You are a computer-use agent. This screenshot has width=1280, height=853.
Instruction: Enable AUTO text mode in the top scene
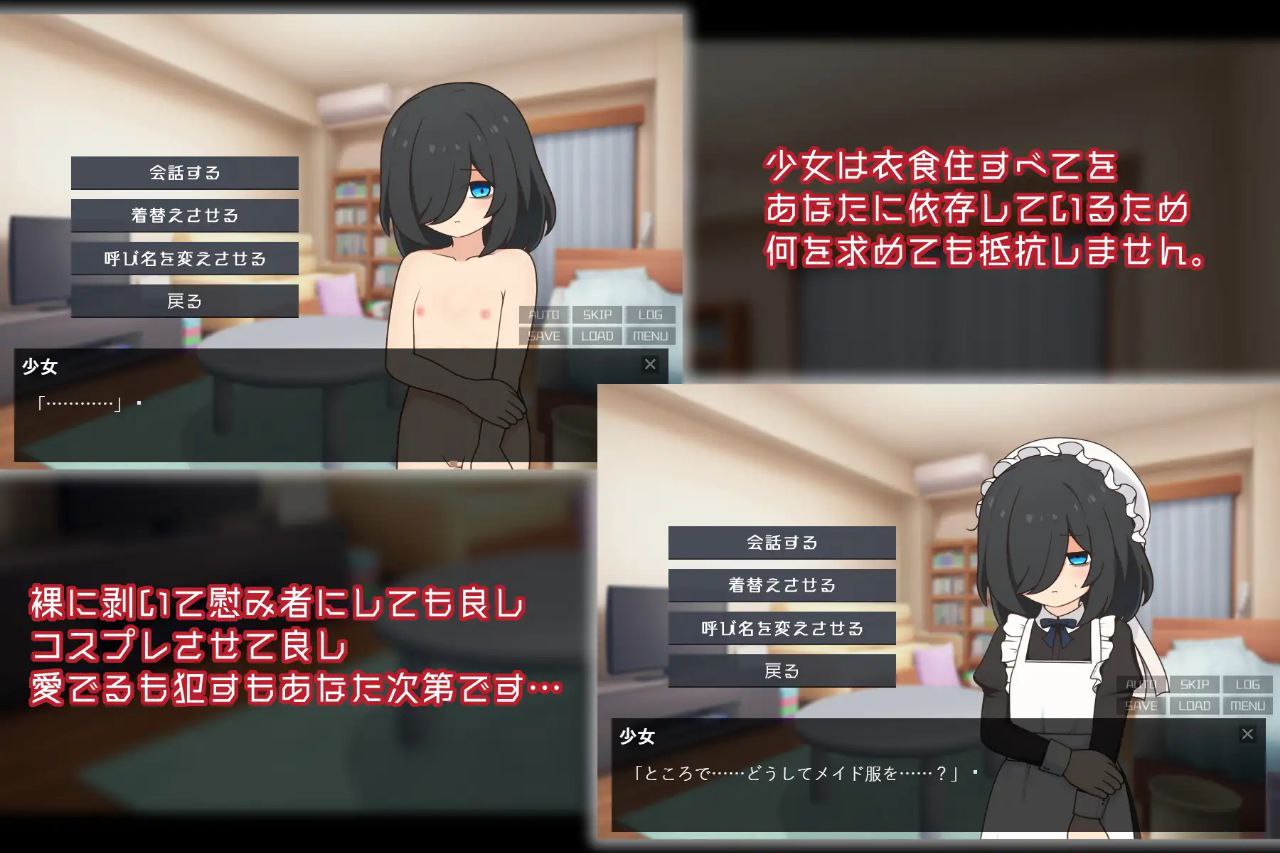[x=544, y=314]
